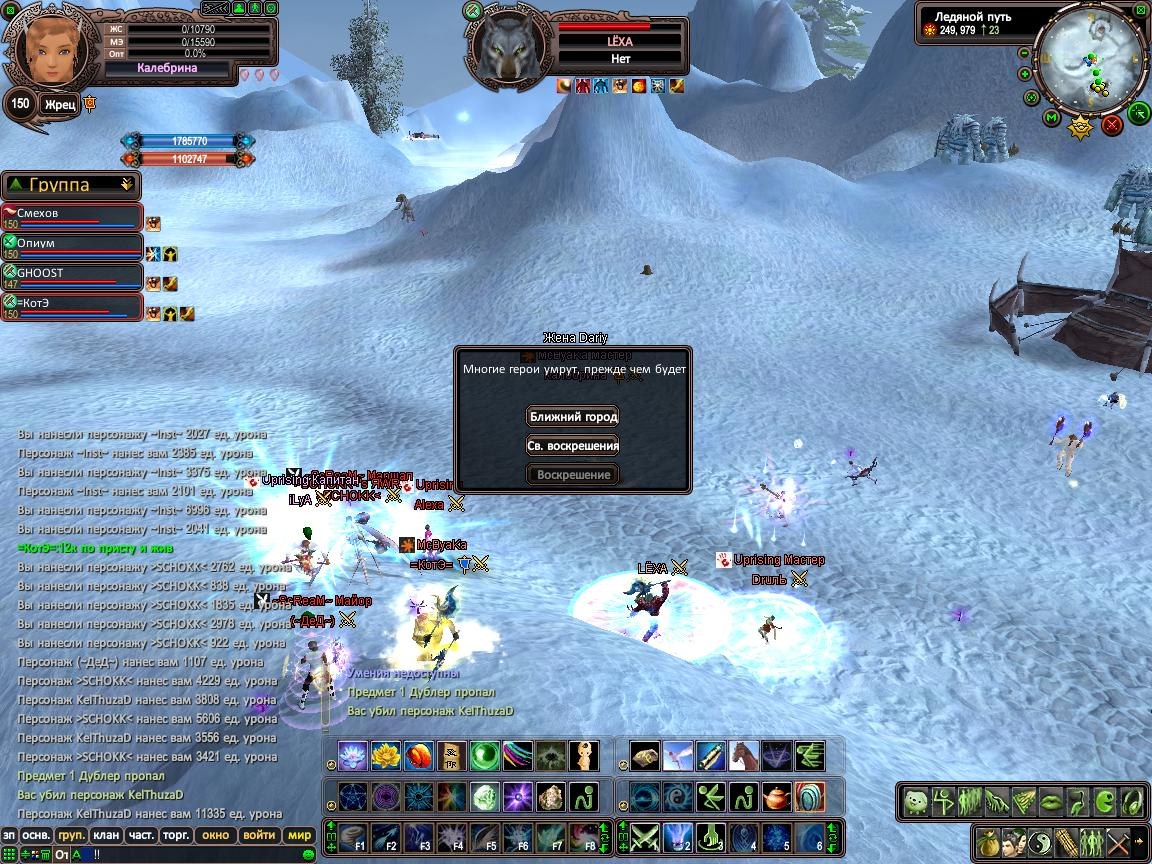Click the 'Св. воскрешения' button

click(573, 446)
